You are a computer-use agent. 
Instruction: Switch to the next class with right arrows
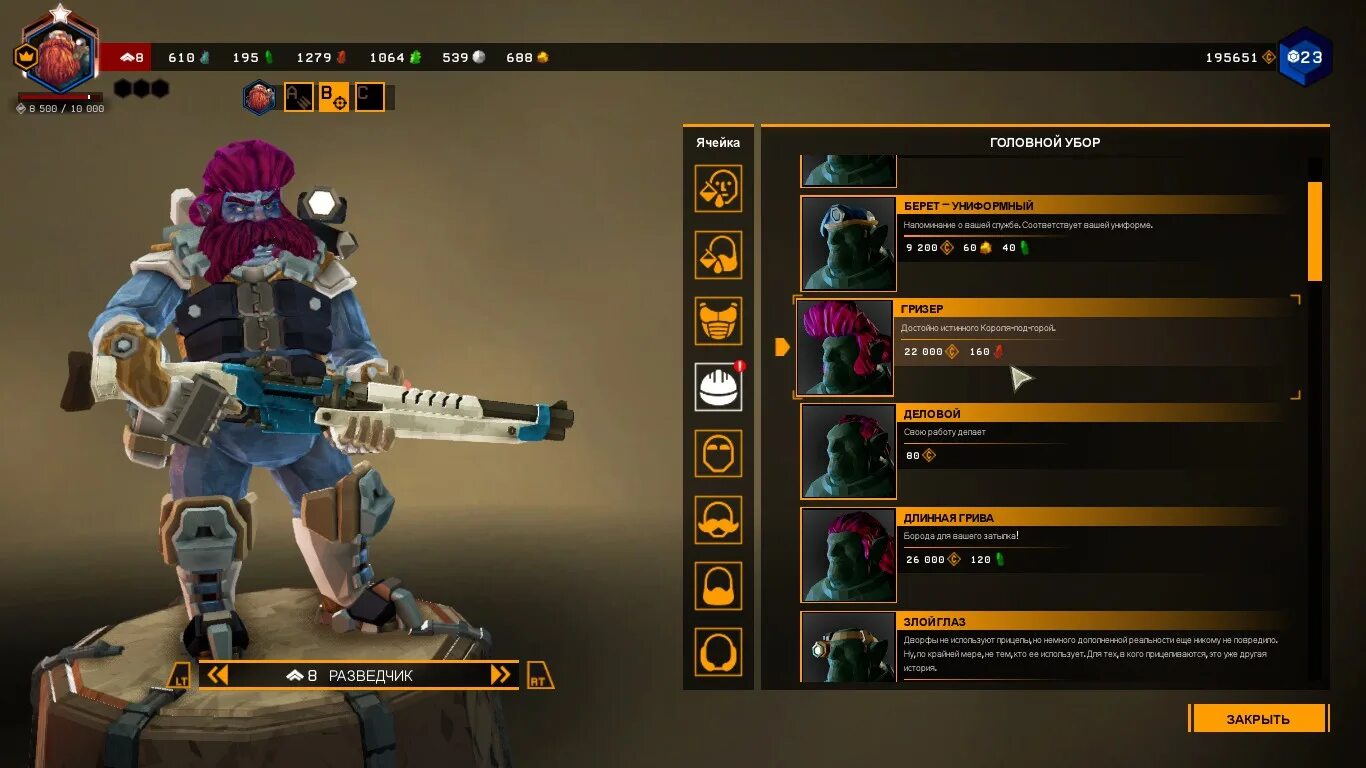[x=501, y=675]
